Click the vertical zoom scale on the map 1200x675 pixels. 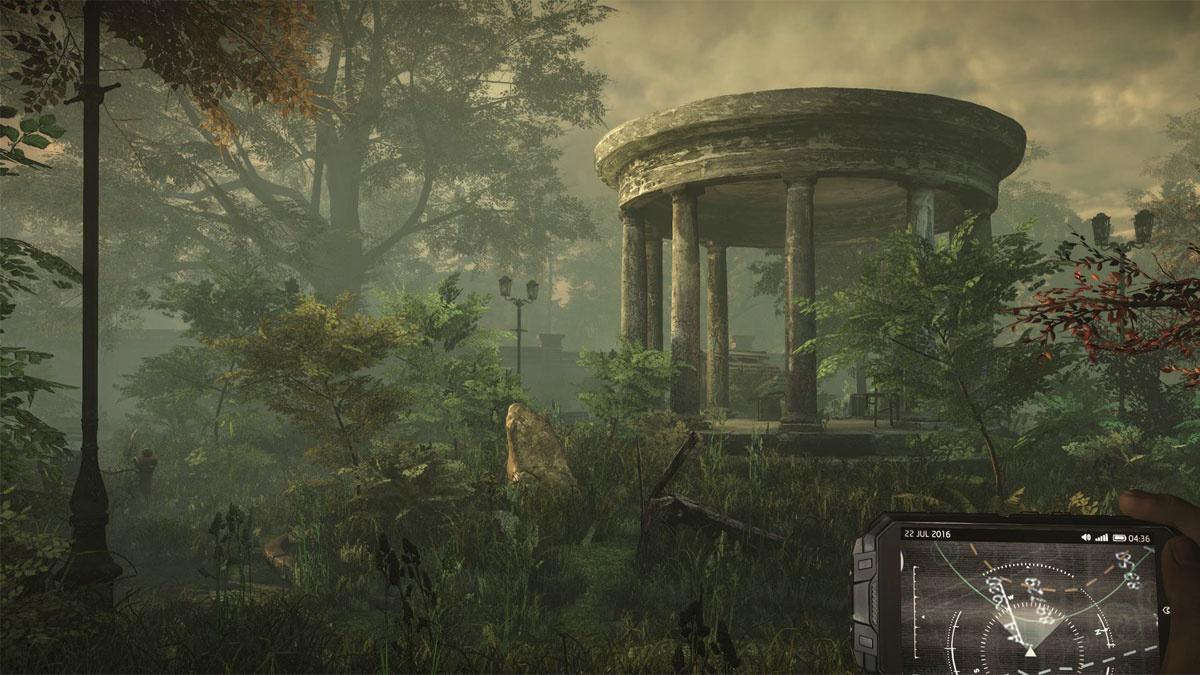click(913, 608)
